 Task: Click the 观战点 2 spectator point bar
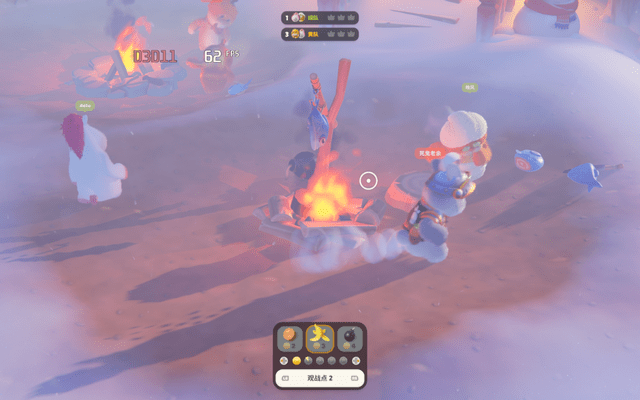(x=320, y=378)
